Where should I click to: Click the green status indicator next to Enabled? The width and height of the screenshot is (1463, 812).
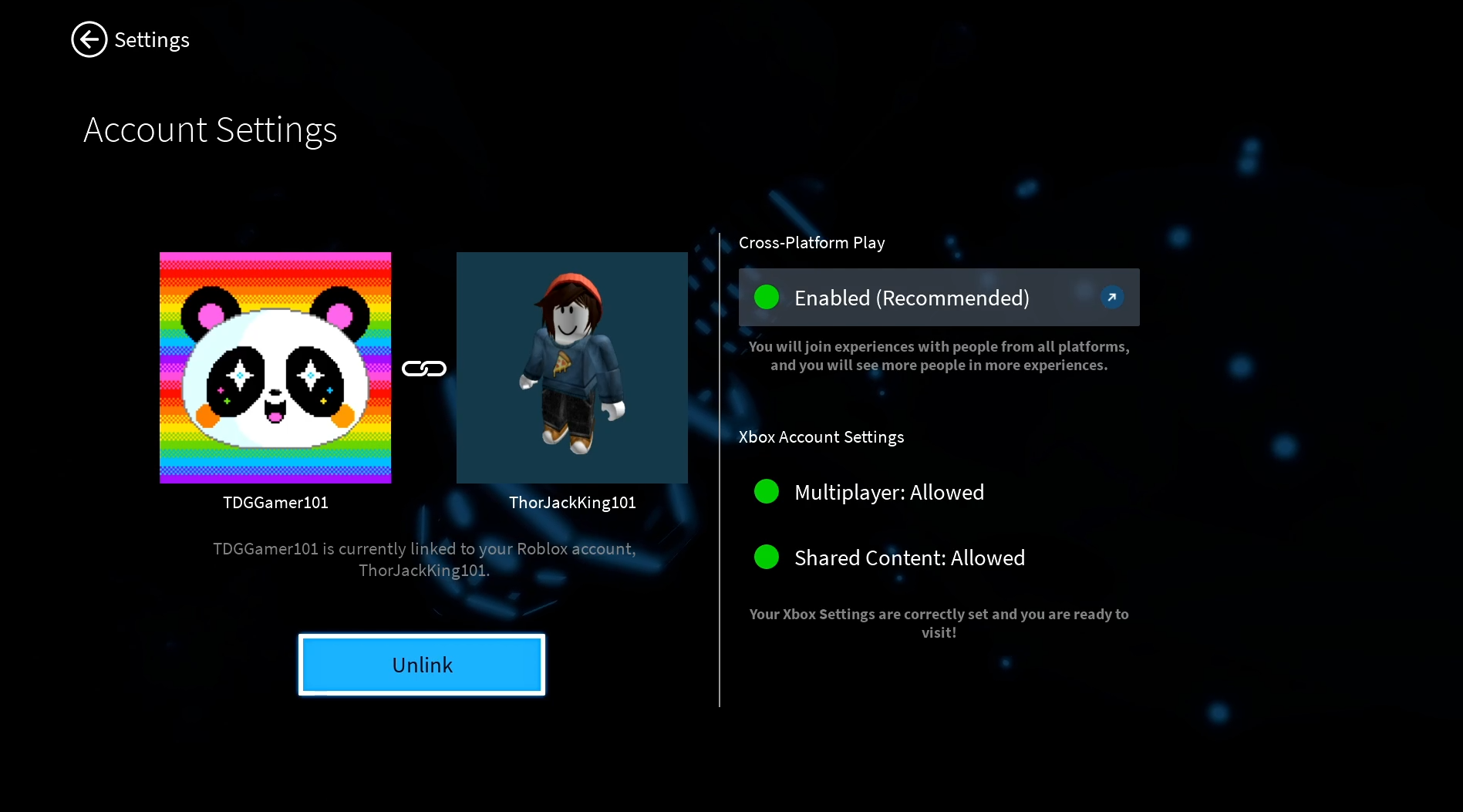[767, 296]
